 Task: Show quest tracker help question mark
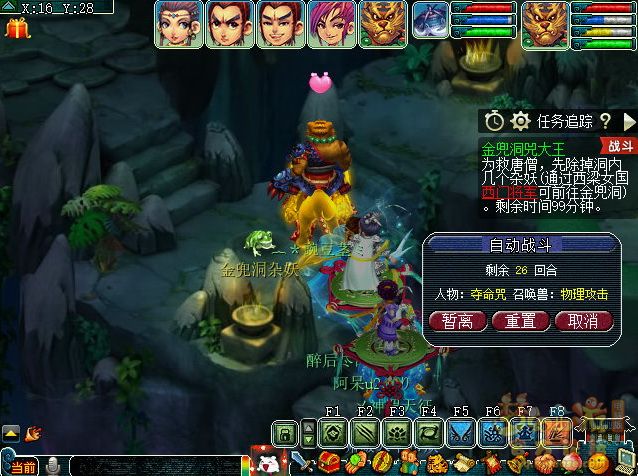pyautogui.click(x=605, y=122)
